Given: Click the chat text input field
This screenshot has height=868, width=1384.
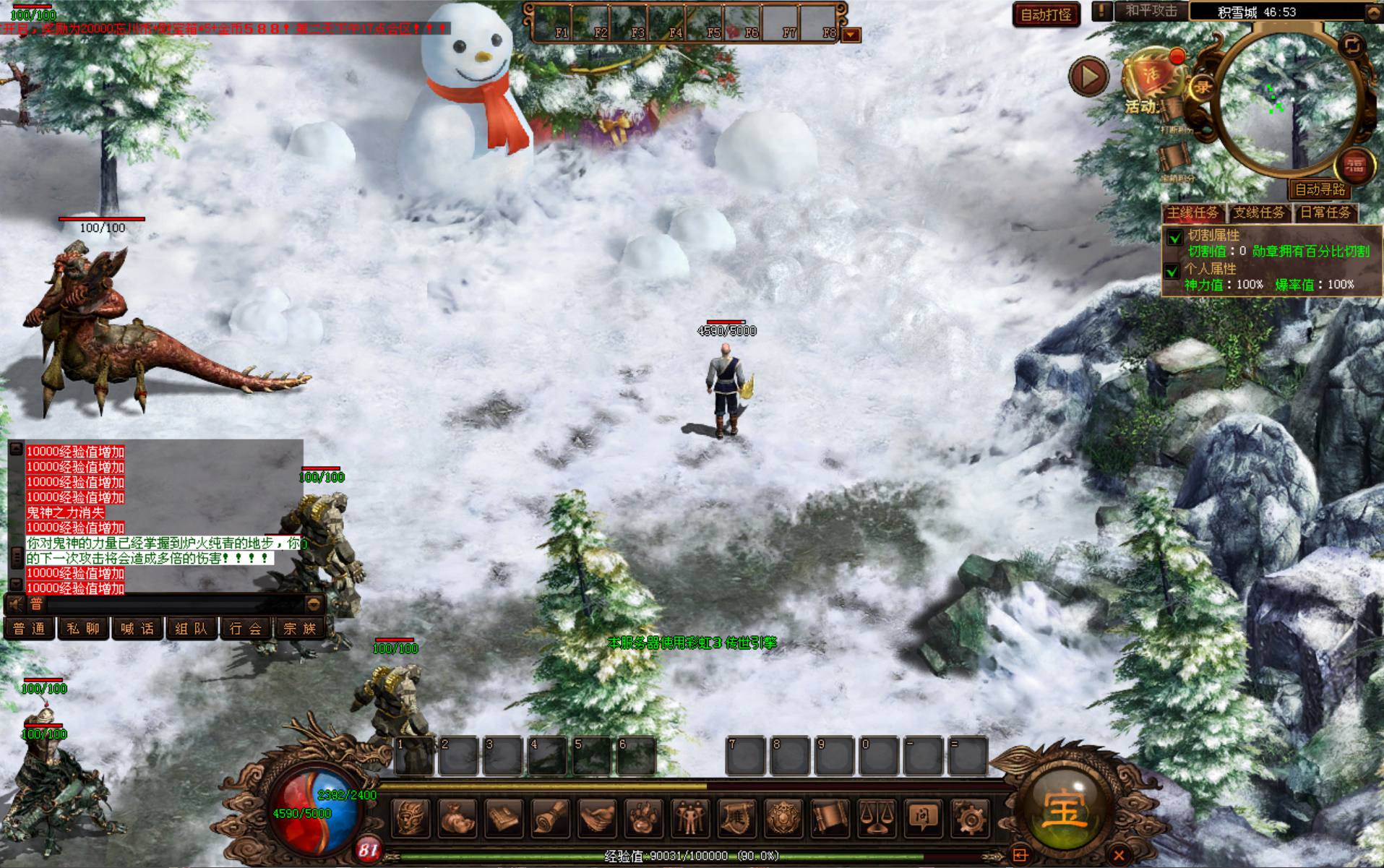Looking at the screenshot, I should pos(173,604).
